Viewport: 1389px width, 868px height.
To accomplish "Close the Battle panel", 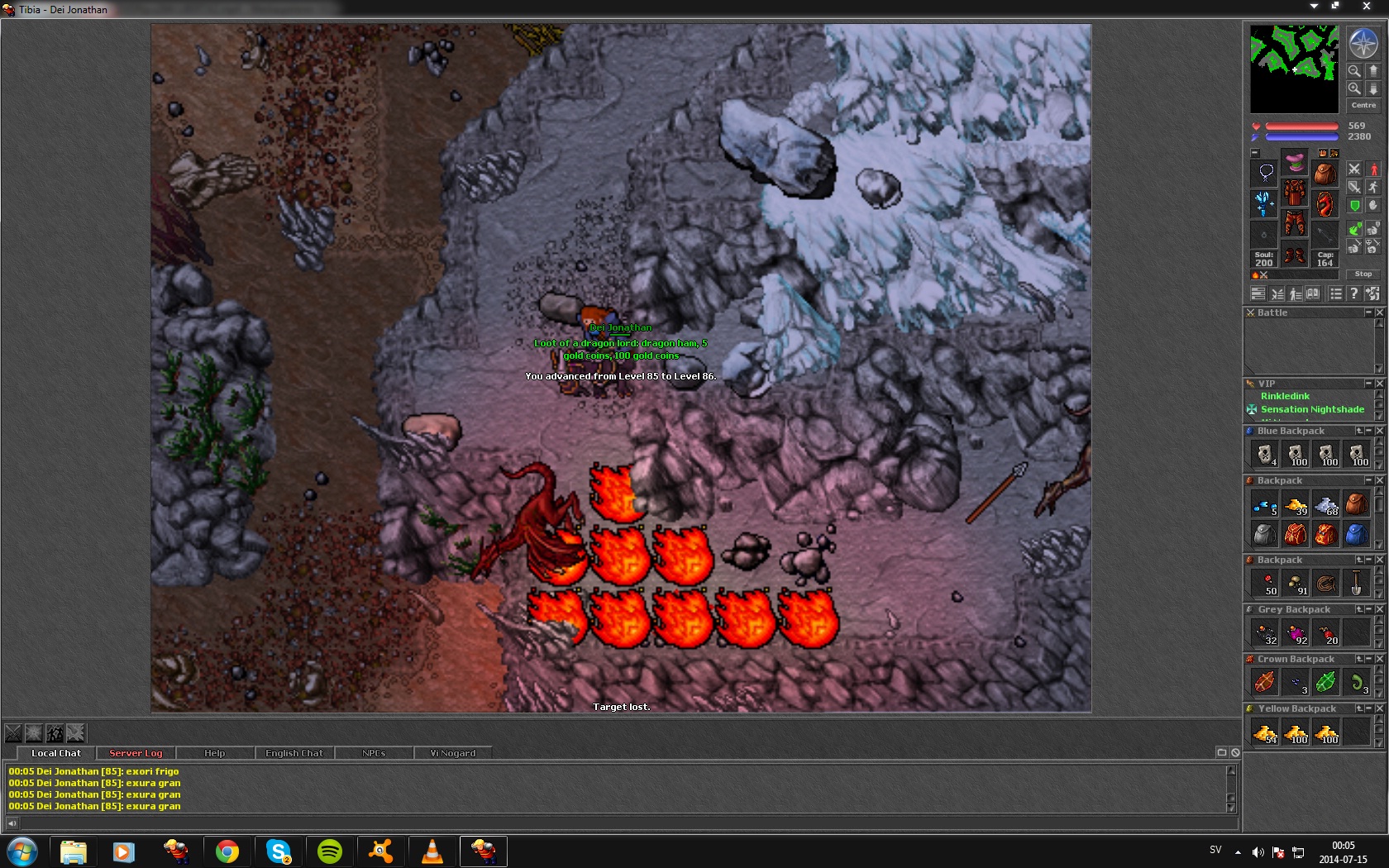I will [1379, 312].
